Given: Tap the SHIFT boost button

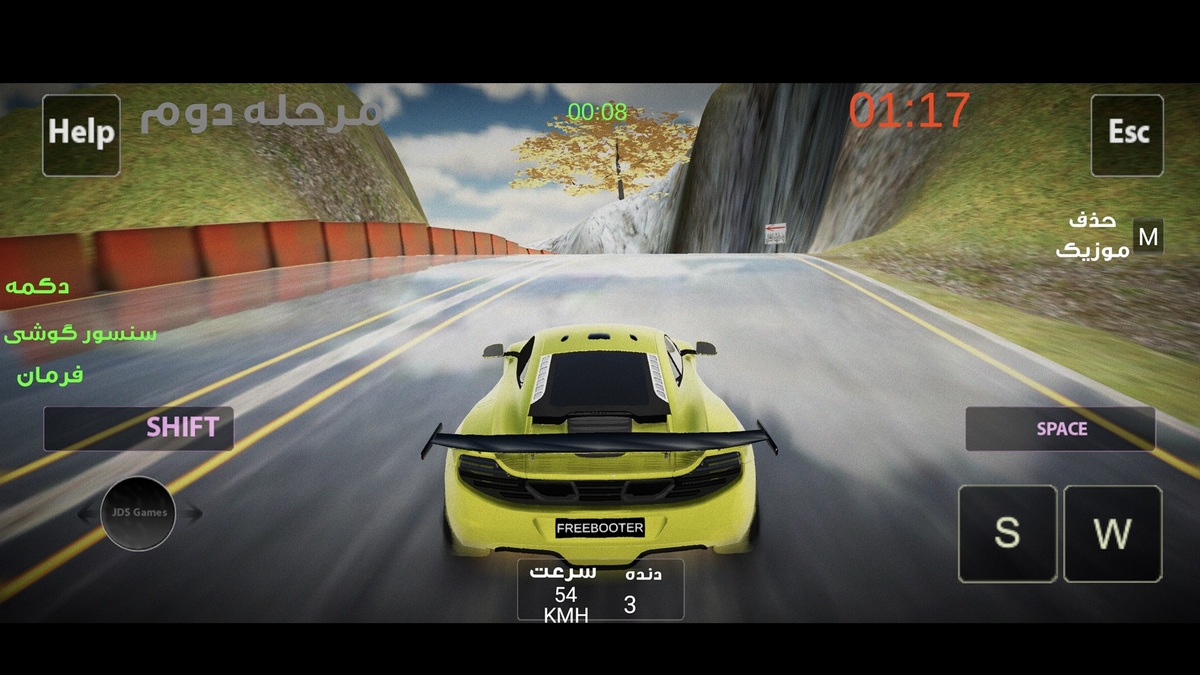Looking at the screenshot, I should point(138,428).
